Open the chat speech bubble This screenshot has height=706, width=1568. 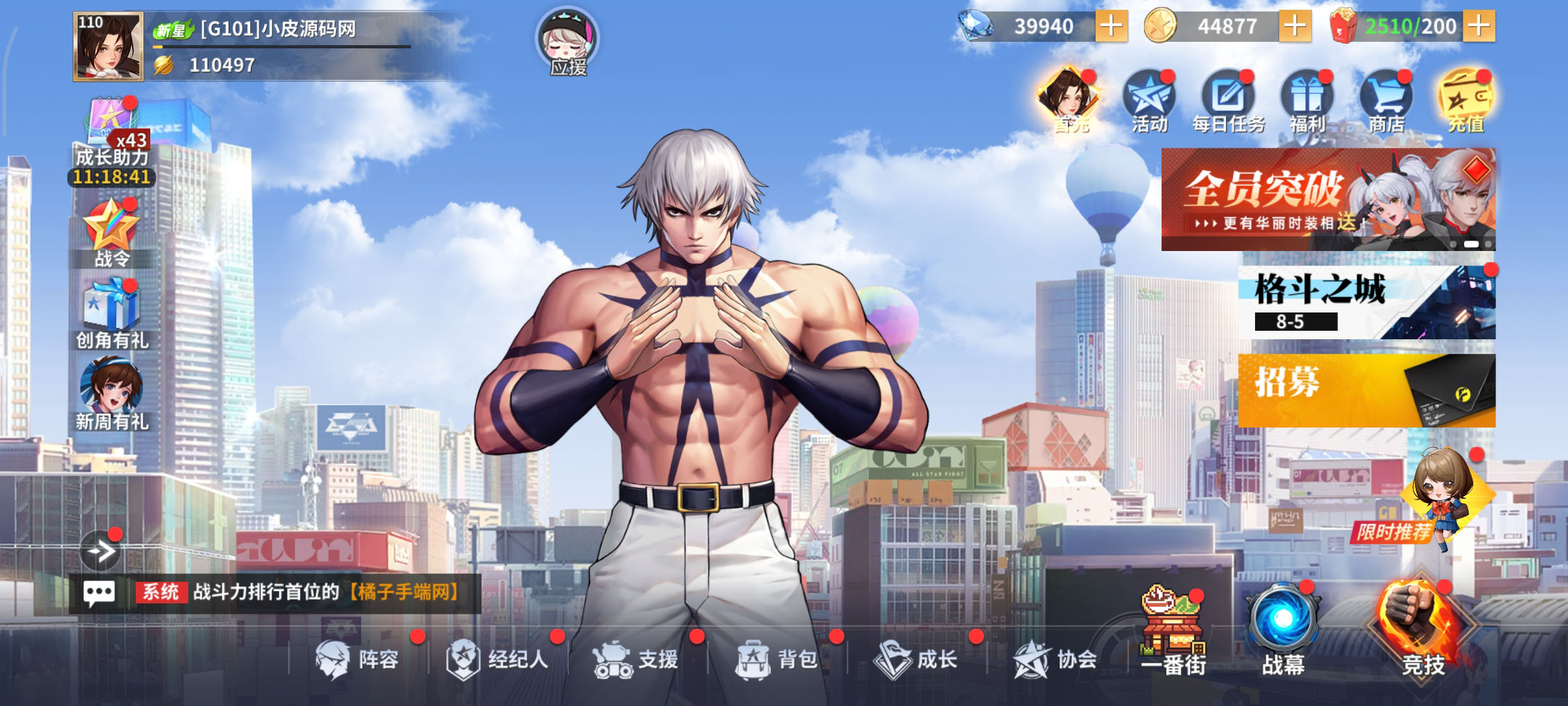point(99,594)
